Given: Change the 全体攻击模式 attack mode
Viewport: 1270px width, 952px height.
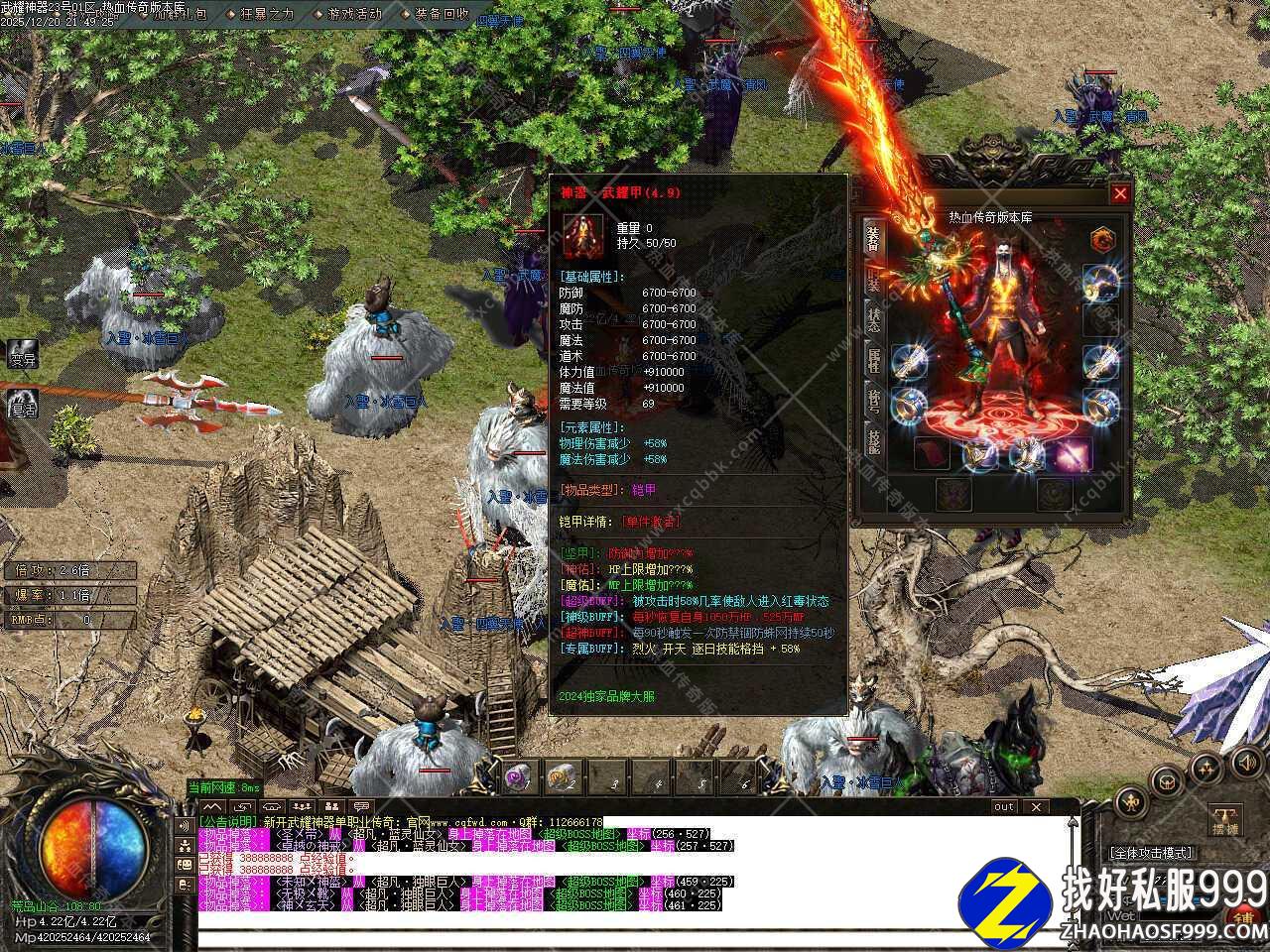Looking at the screenshot, I should coord(1151,853).
